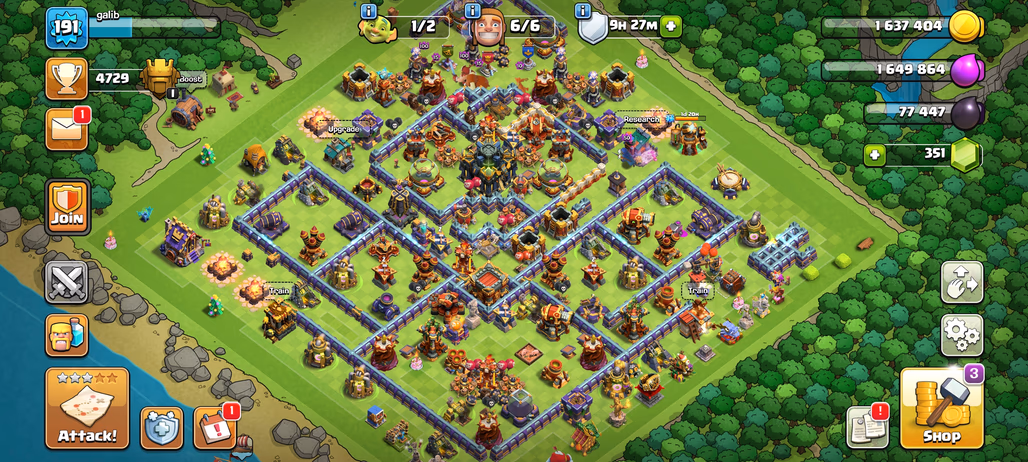Open the crossed swords war button

pos(67,282)
